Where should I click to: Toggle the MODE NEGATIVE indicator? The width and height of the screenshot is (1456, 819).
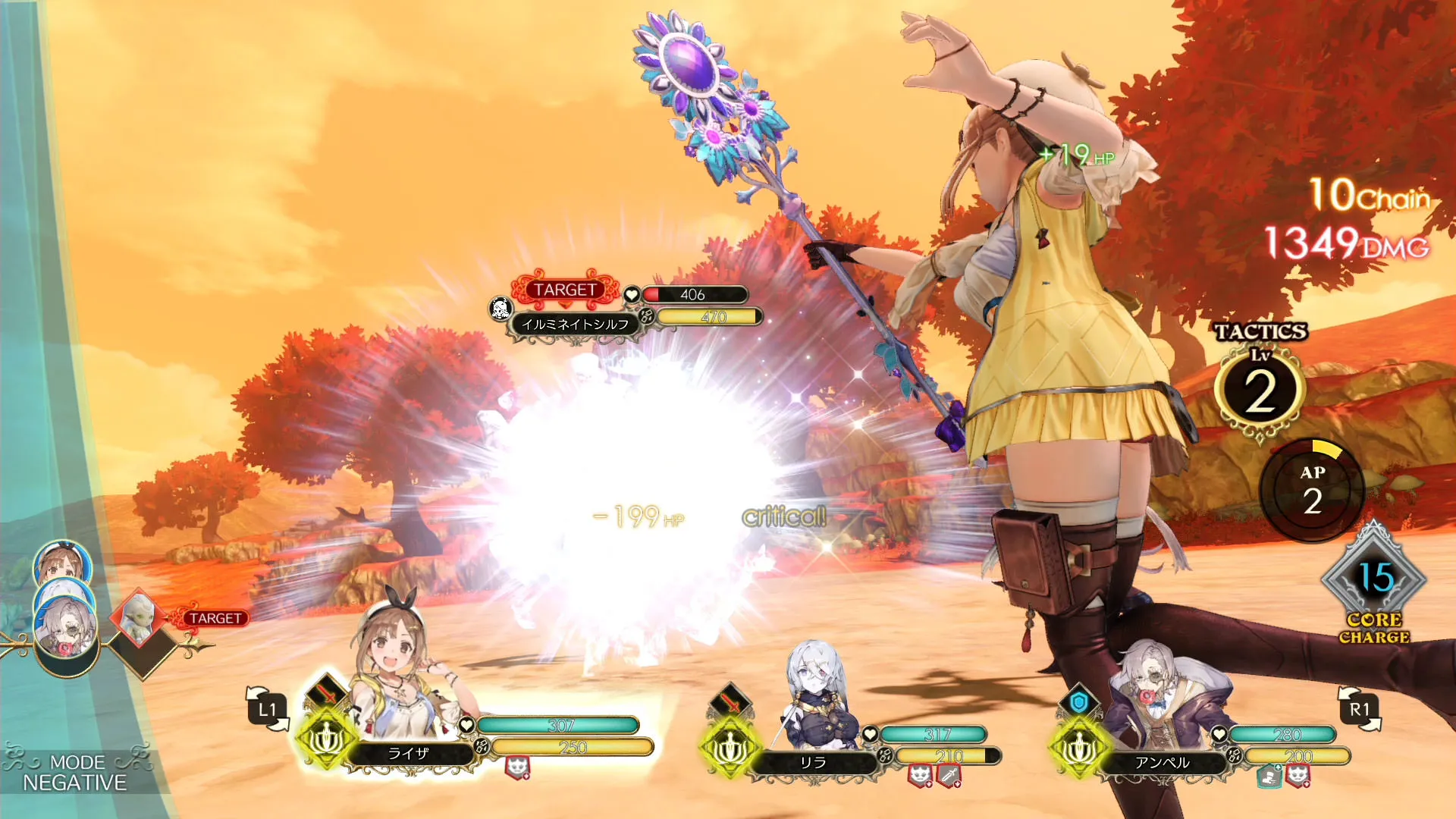[x=74, y=773]
